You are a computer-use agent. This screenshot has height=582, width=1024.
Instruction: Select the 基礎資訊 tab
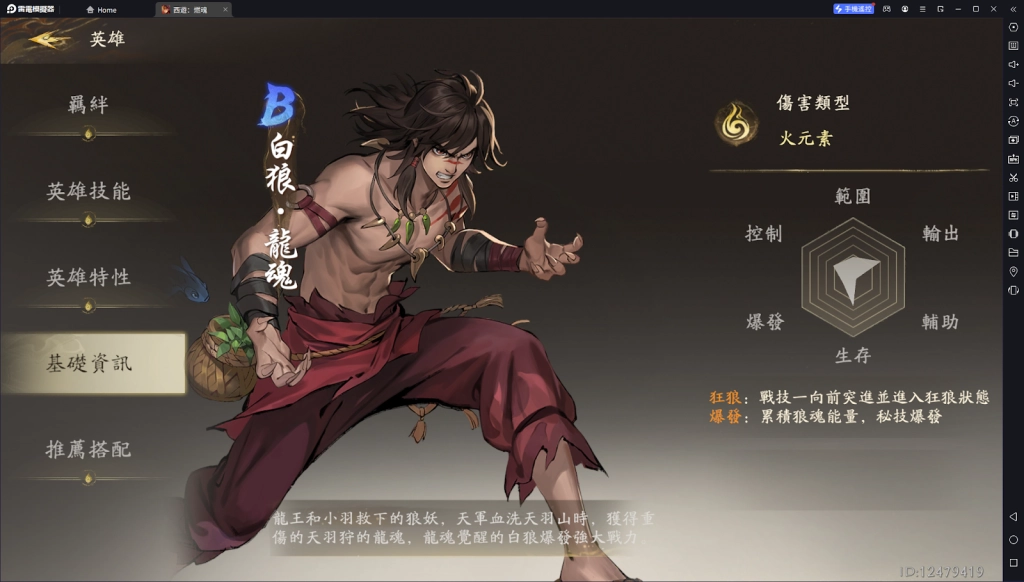(88, 363)
